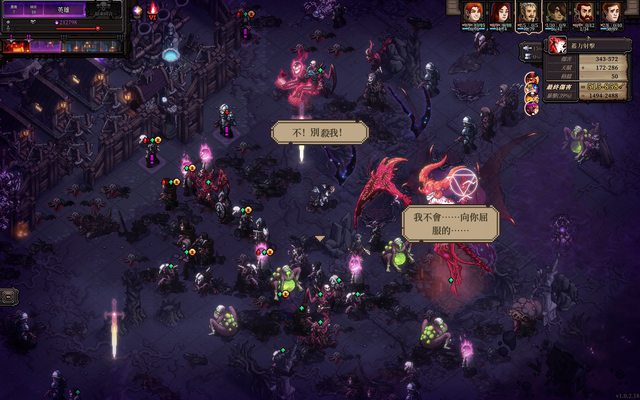
Task: Select the red flame VI indicator icon
Action: tap(153, 10)
